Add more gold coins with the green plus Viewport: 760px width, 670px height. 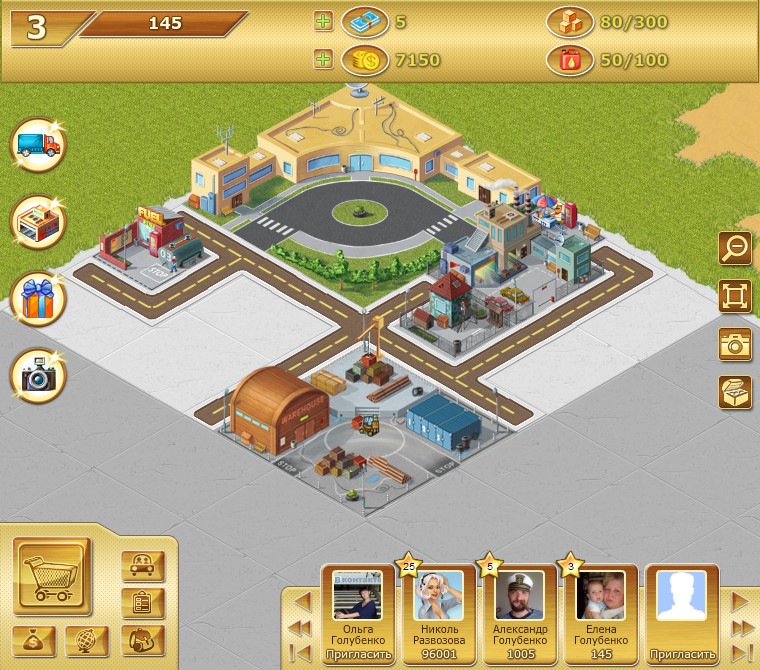click(323, 60)
